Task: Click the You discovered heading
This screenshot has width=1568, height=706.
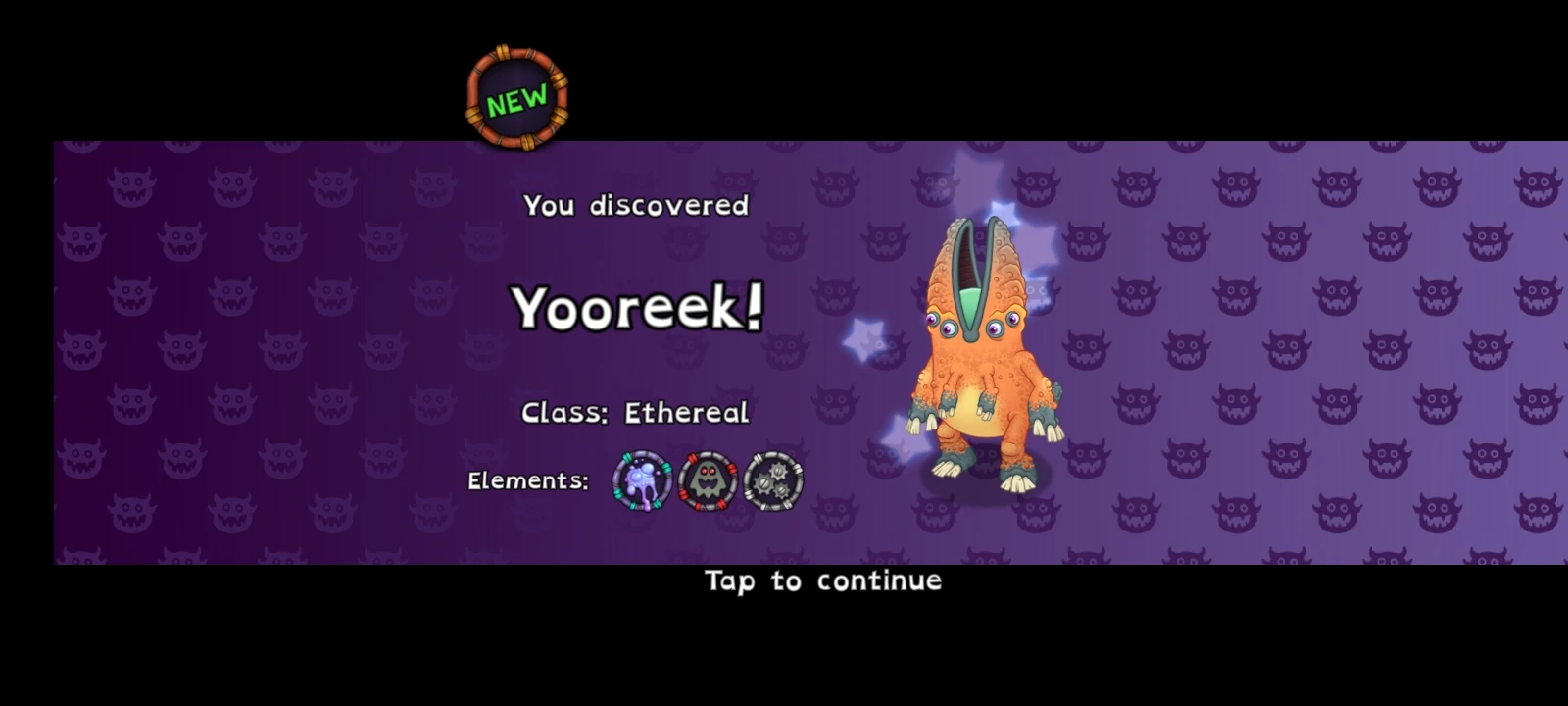Action: (636, 205)
